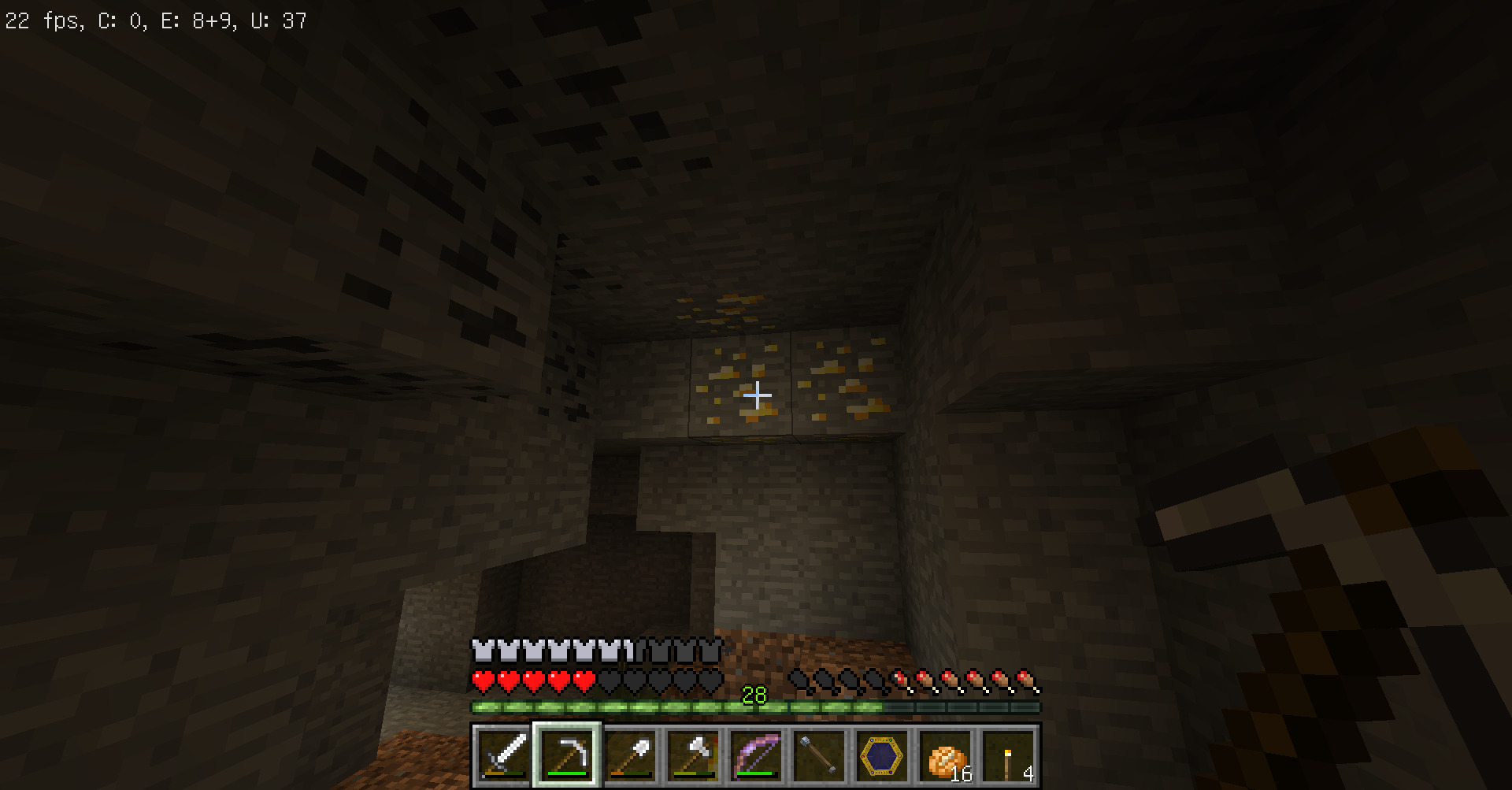
Task: Switch to the iron shovel slot
Action: click(x=630, y=755)
